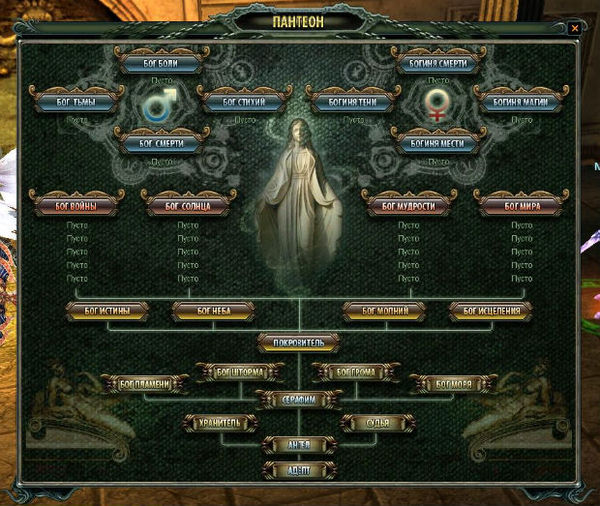This screenshot has height=506, width=600.
Task: Open the Бог Войны rank
Action: click(x=77, y=206)
